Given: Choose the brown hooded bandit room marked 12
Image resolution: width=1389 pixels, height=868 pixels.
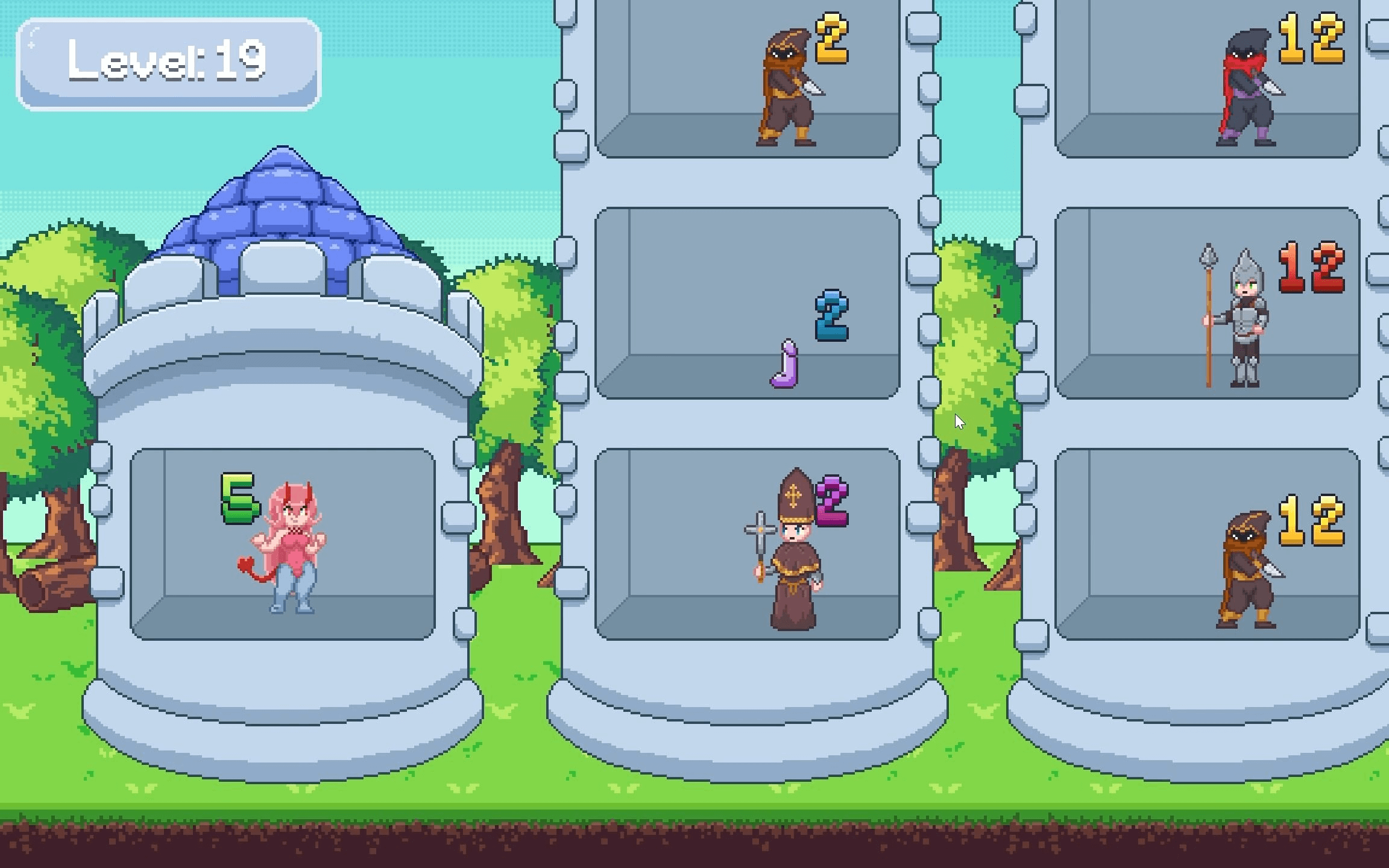Looking at the screenshot, I should coord(1207,544).
